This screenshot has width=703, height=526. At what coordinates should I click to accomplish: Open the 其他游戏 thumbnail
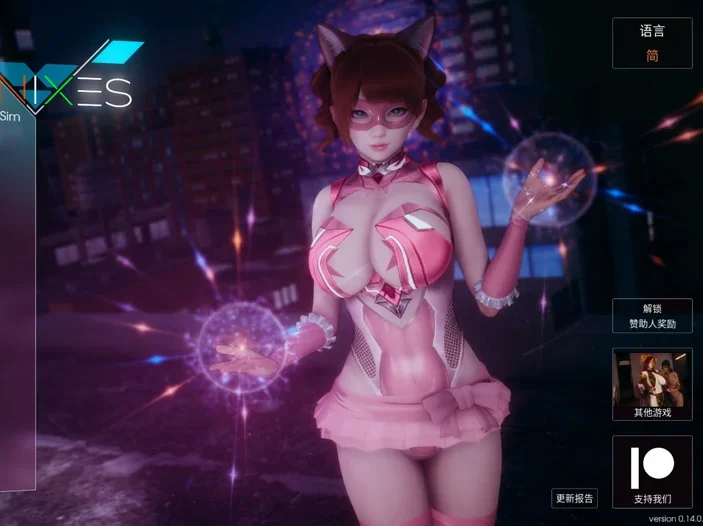point(652,384)
